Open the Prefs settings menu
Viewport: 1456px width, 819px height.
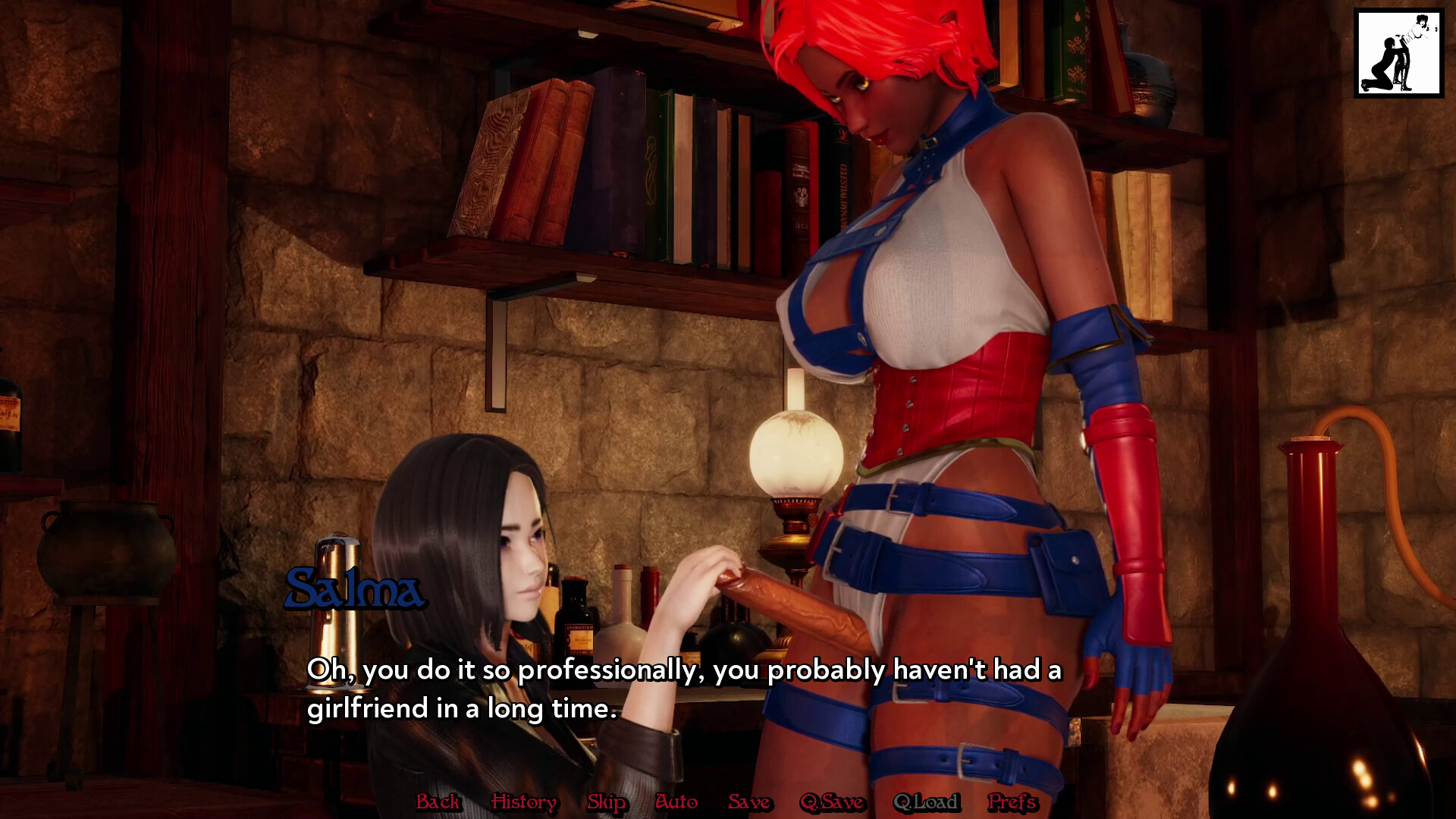coord(1012,802)
